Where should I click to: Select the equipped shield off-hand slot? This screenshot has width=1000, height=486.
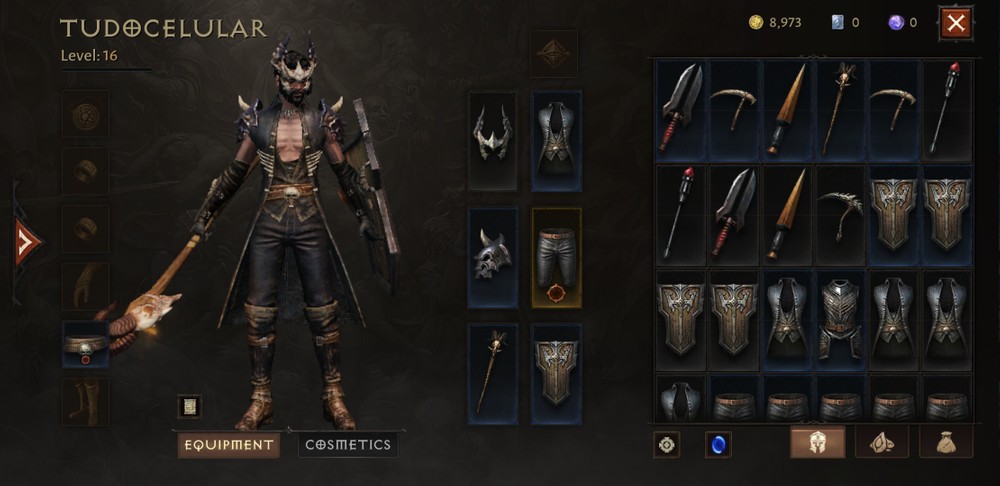556,373
